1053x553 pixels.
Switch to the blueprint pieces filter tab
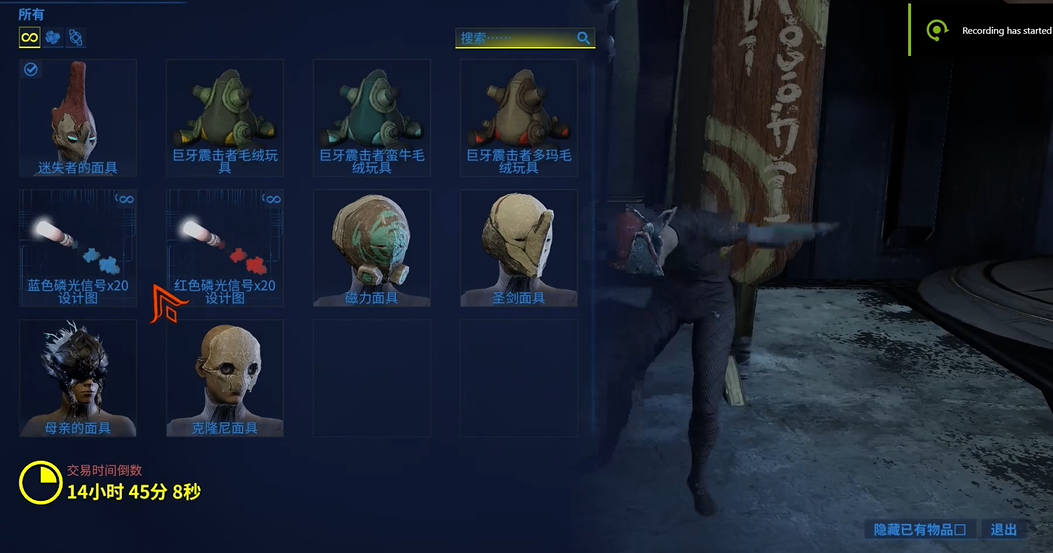point(53,38)
